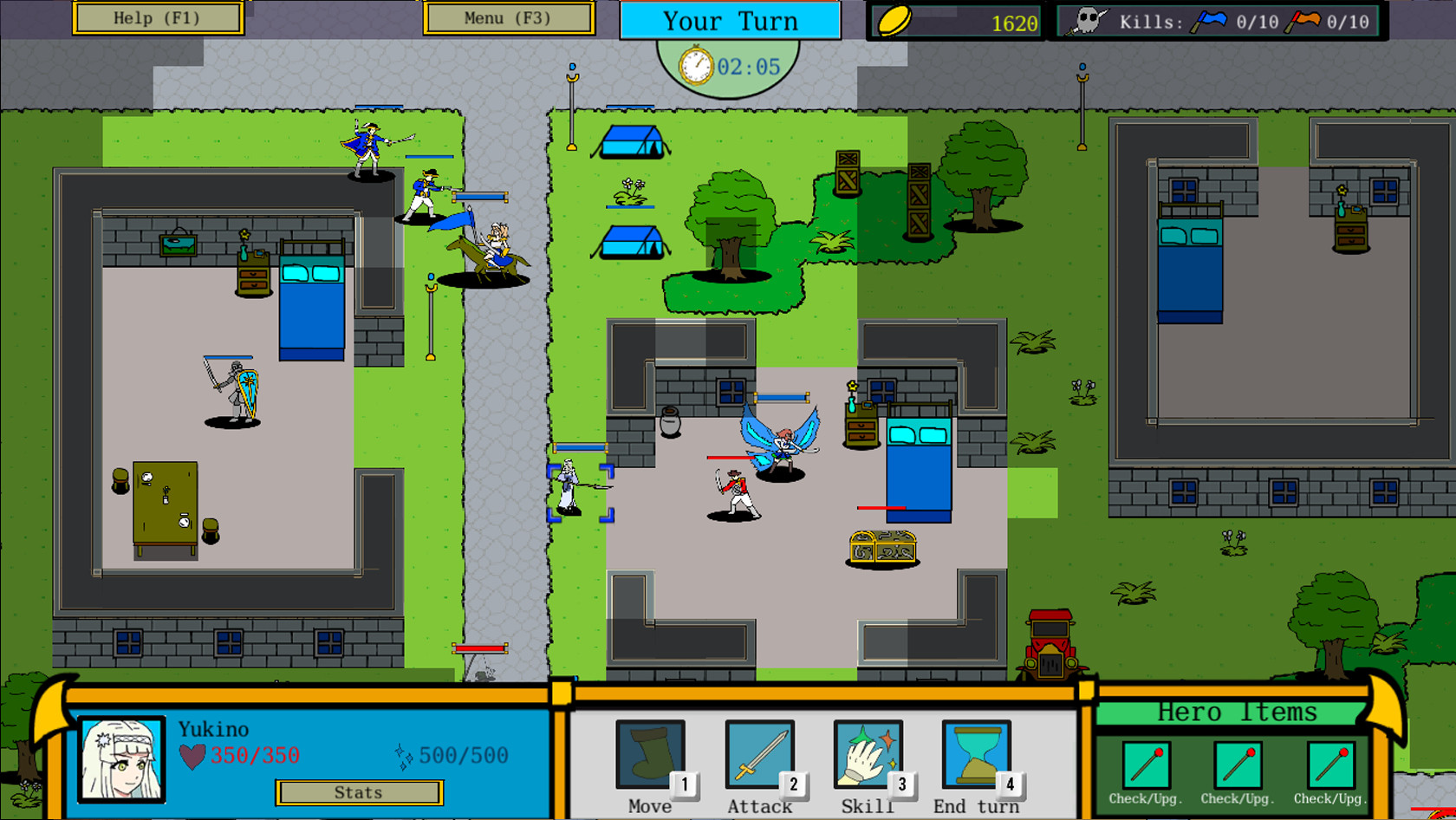Click the End turn hourglass icon
The width and height of the screenshot is (1456, 820).
click(x=975, y=752)
